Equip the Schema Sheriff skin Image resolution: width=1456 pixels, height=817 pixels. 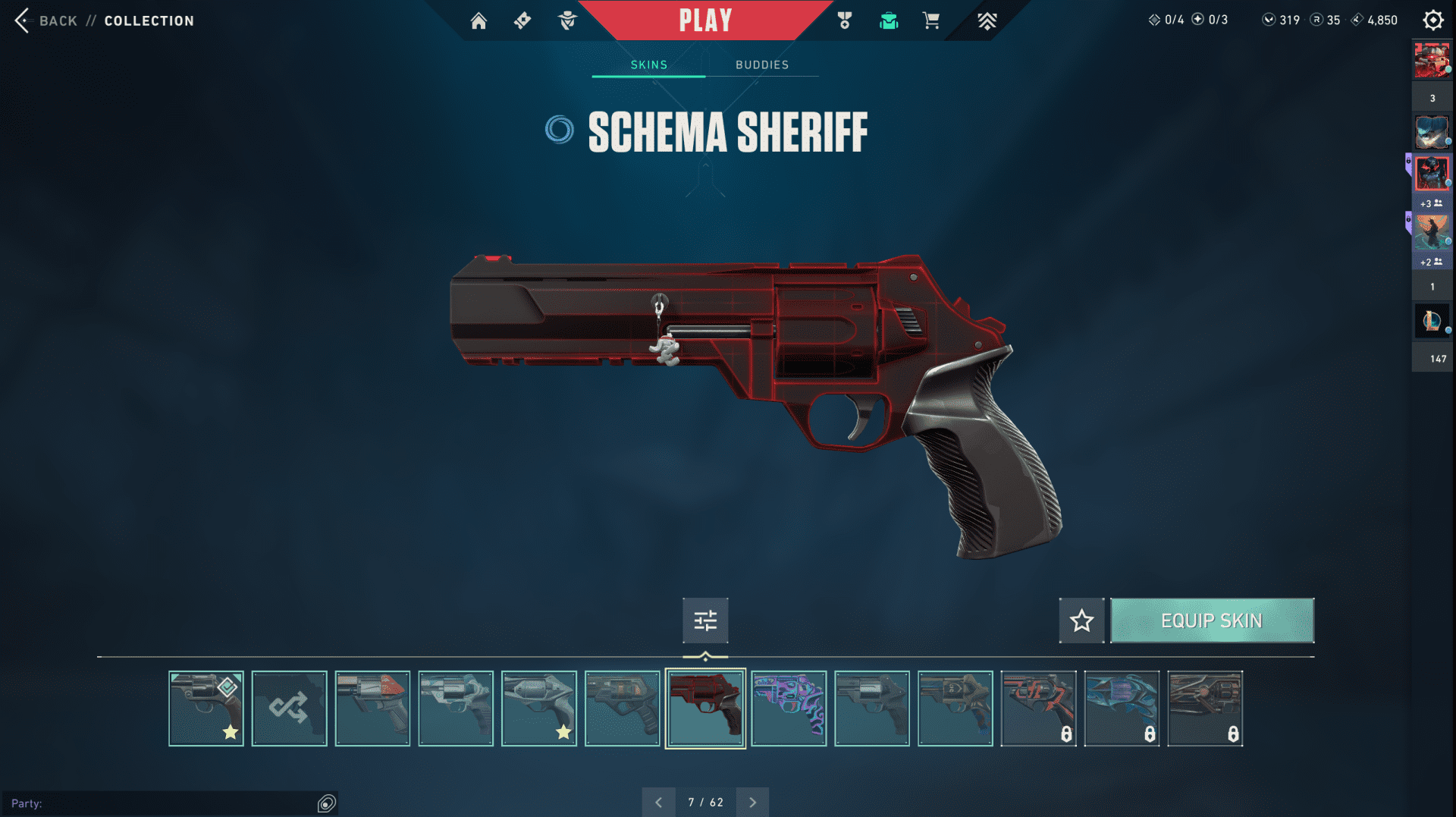(1211, 621)
